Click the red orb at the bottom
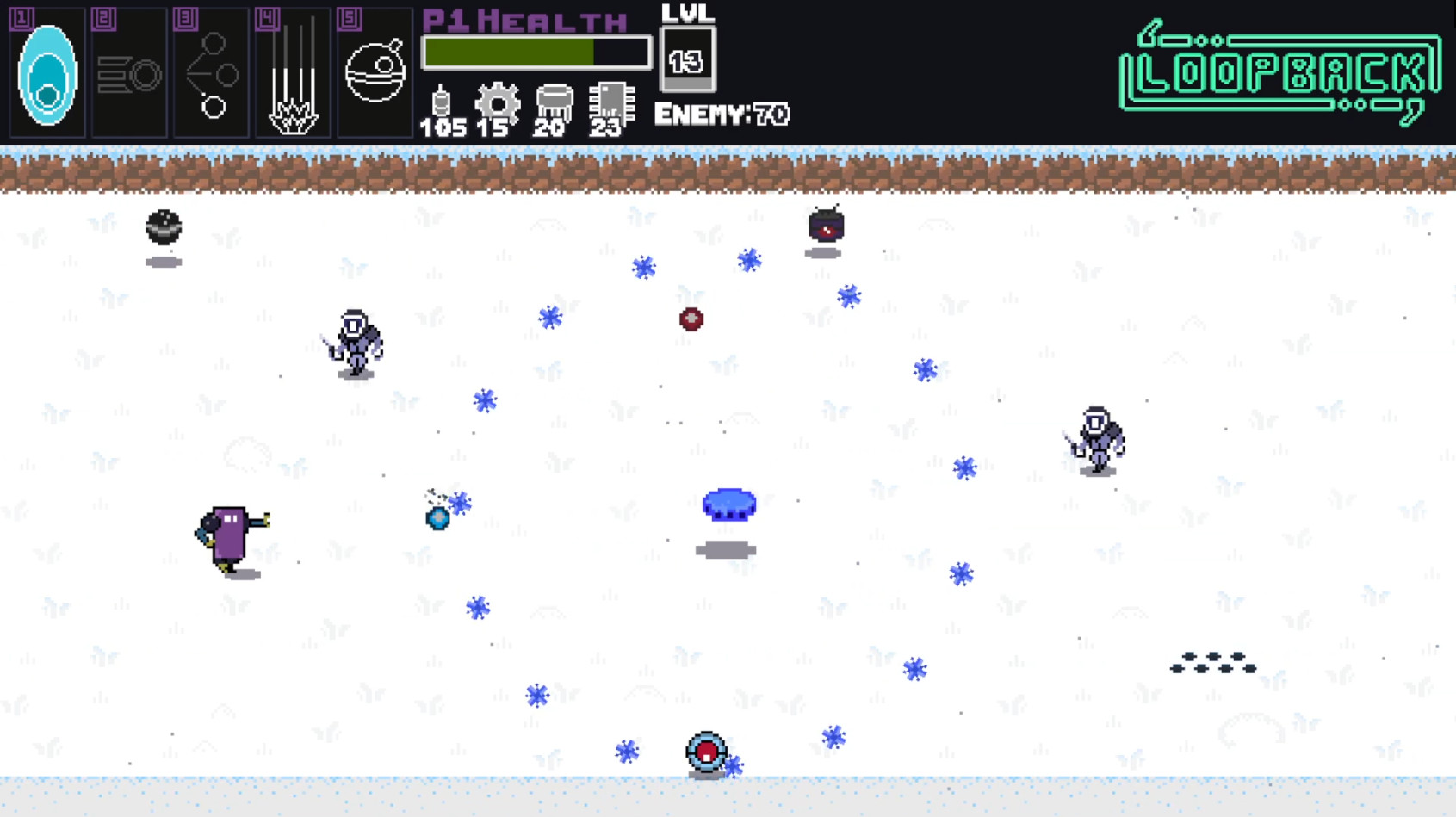This screenshot has height=817, width=1456. [x=704, y=751]
